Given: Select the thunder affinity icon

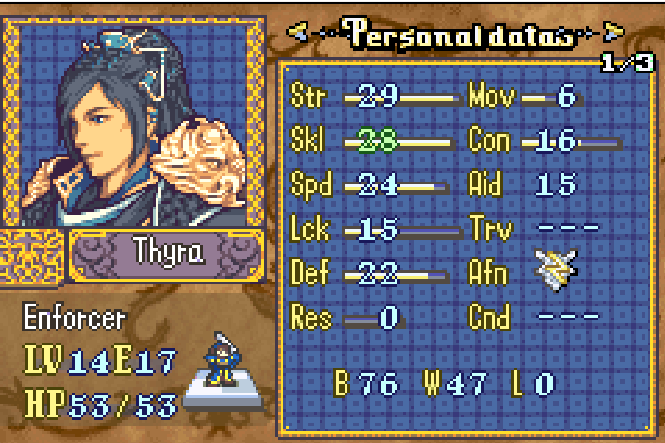Looking at the screenshot, I should click(552, 270).
